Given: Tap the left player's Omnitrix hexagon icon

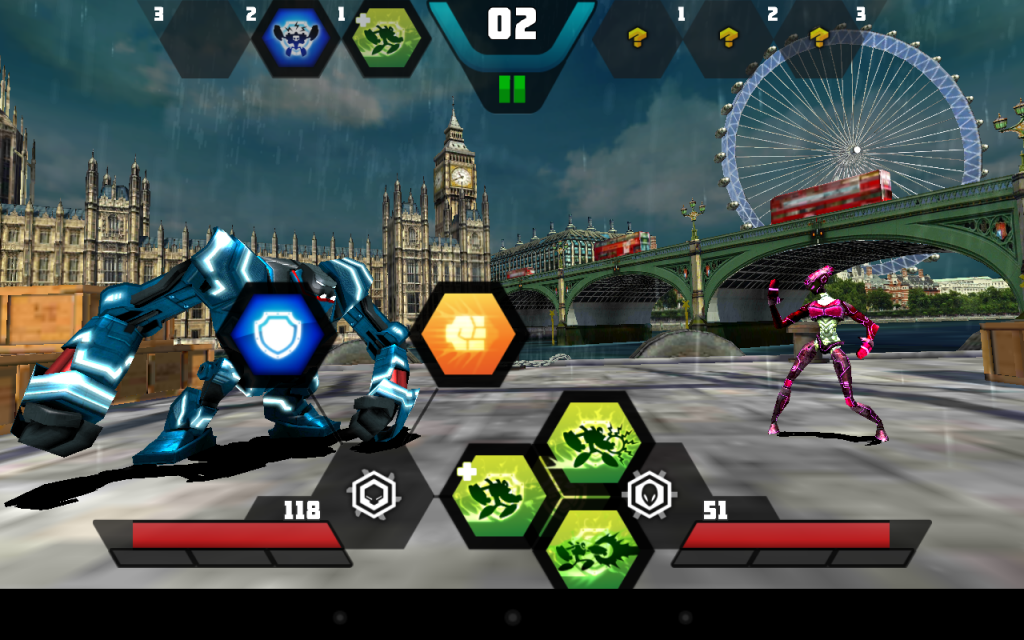Looking at the screenshot, I should click(374, 494).
